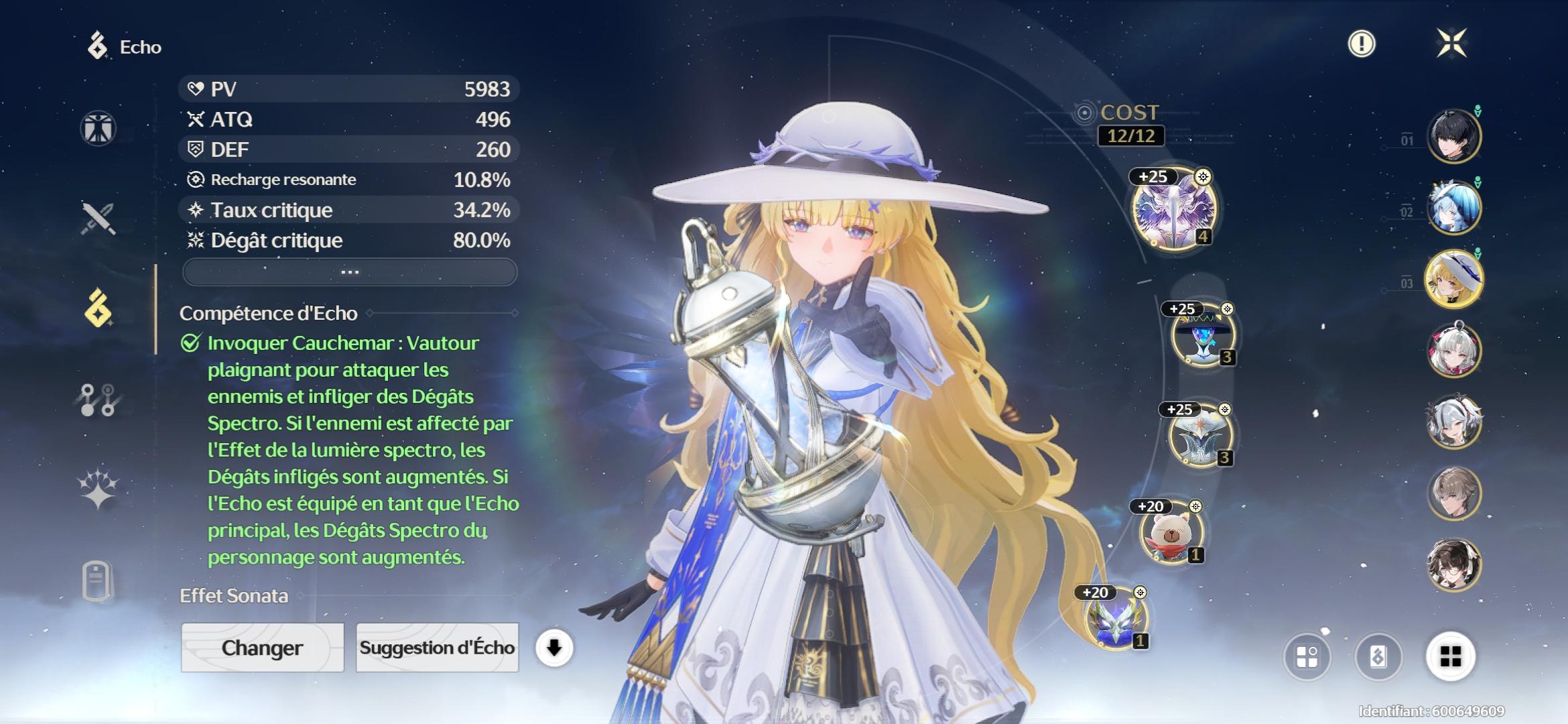This screenshot has width=1568, height=724.
Task: Open the bottom clipboard tab in sidebar
Action: point(99,580)
